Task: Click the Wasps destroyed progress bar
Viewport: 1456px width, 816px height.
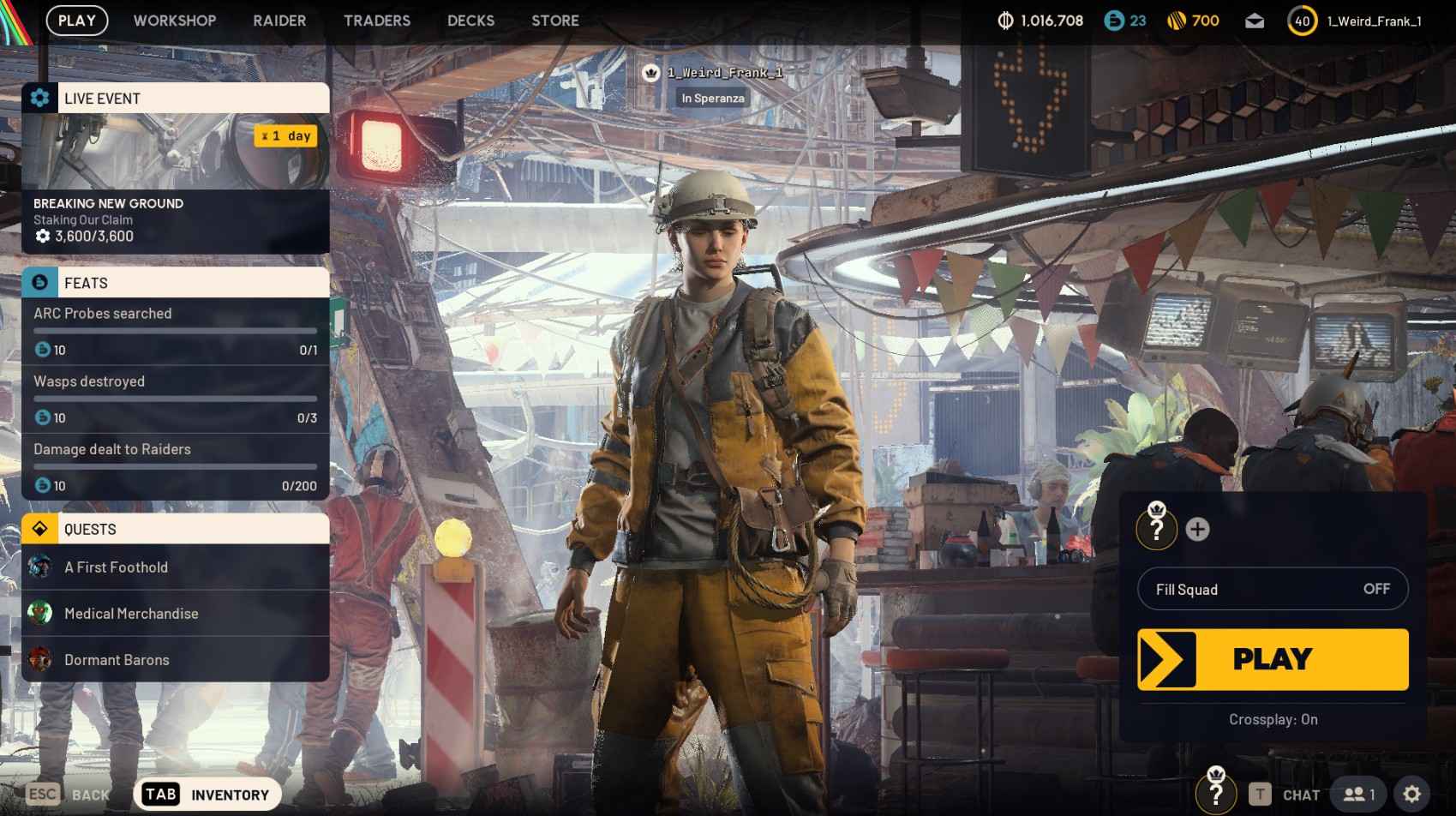Action: click(174, 399)
